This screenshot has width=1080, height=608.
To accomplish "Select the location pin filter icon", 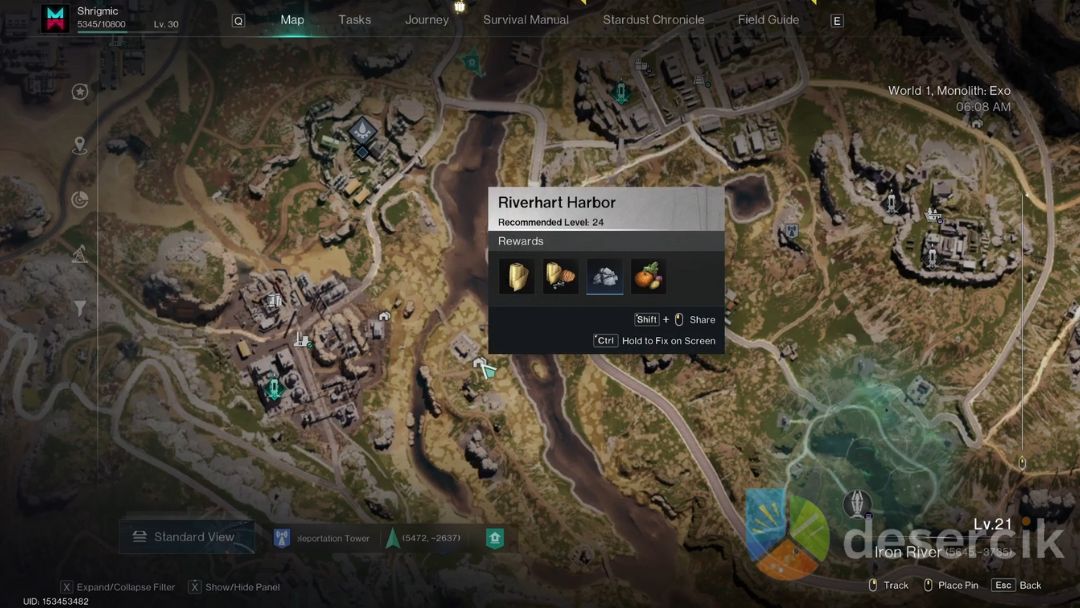I will [80, 146].
